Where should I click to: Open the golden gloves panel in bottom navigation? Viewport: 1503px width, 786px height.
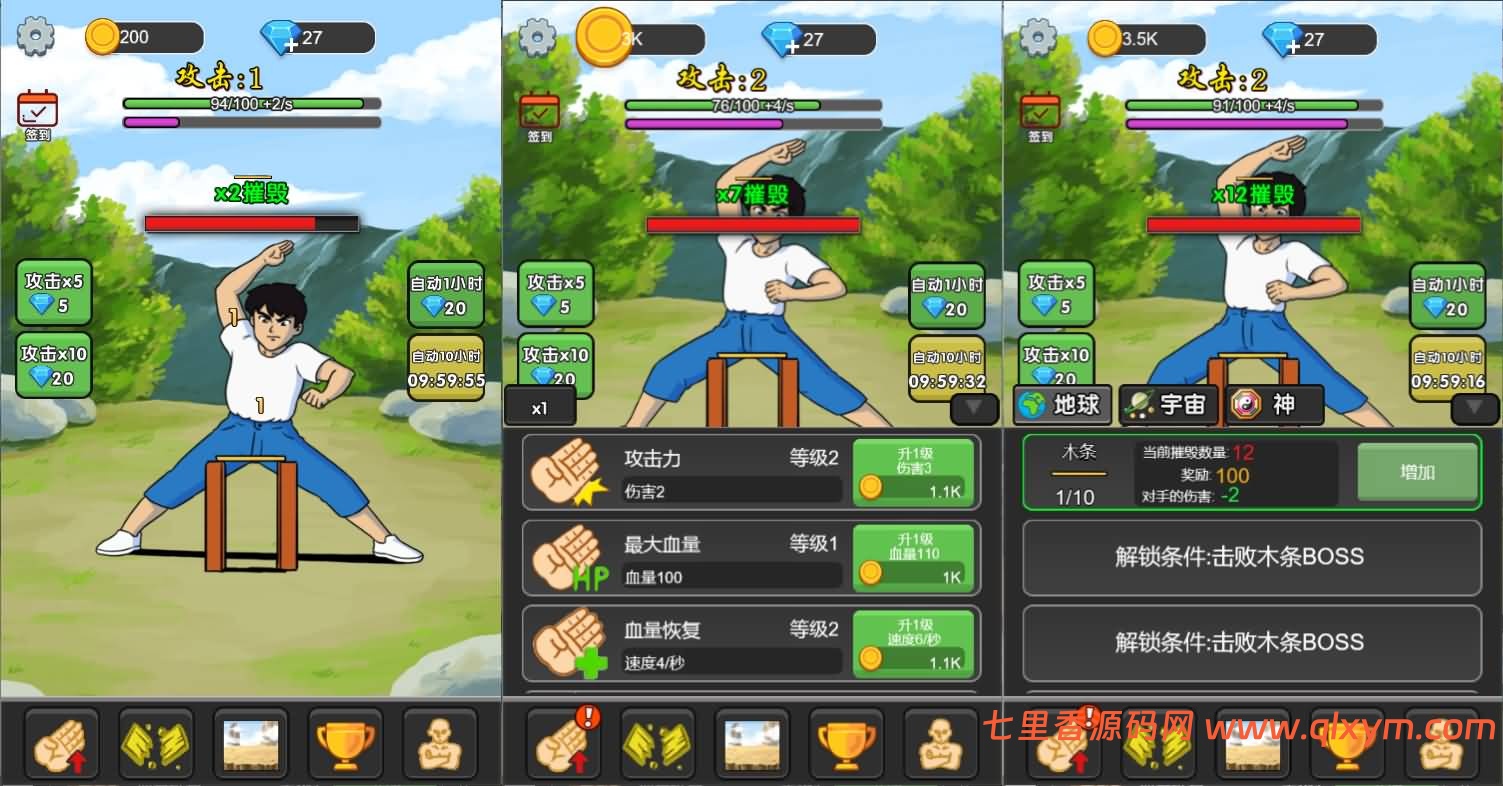click(156, 742)
